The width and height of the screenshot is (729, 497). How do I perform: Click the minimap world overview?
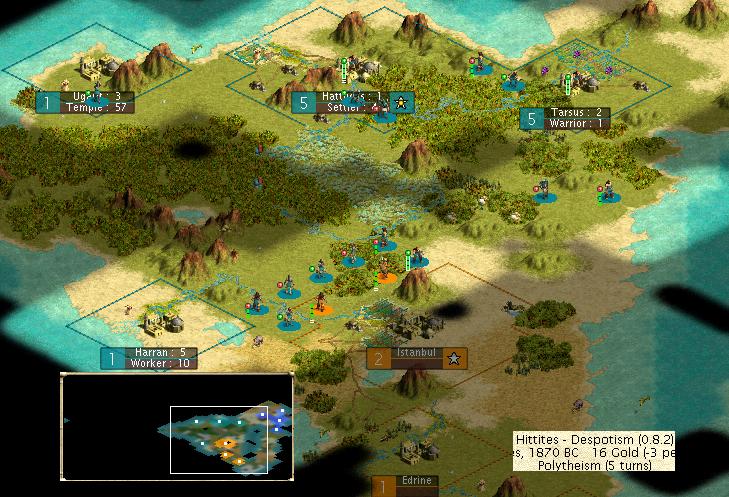coord(177,425)
